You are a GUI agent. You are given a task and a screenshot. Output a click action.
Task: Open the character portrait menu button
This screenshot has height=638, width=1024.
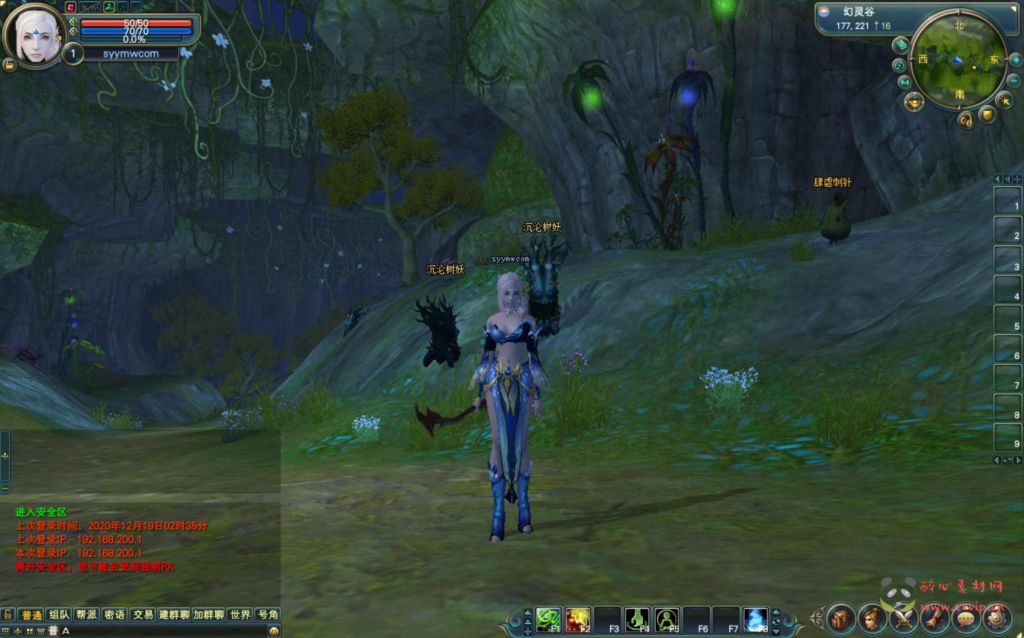tap(872, 618)
